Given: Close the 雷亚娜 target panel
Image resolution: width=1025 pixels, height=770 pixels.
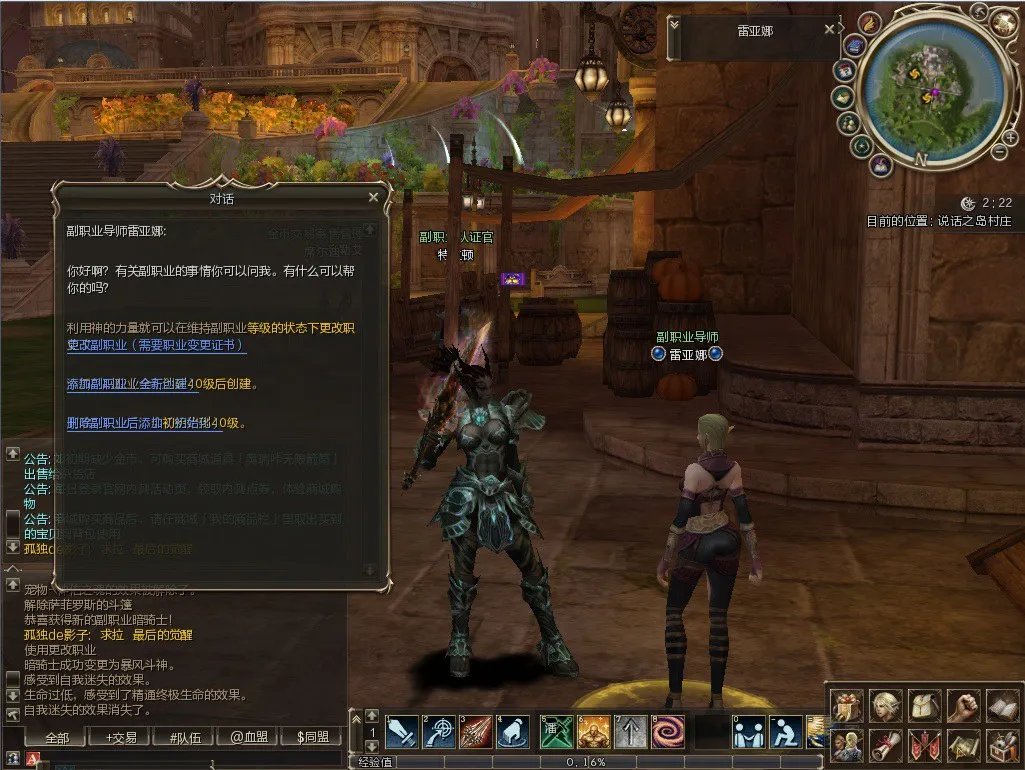Looking at the screenshot, I should (x=829, y=30).
